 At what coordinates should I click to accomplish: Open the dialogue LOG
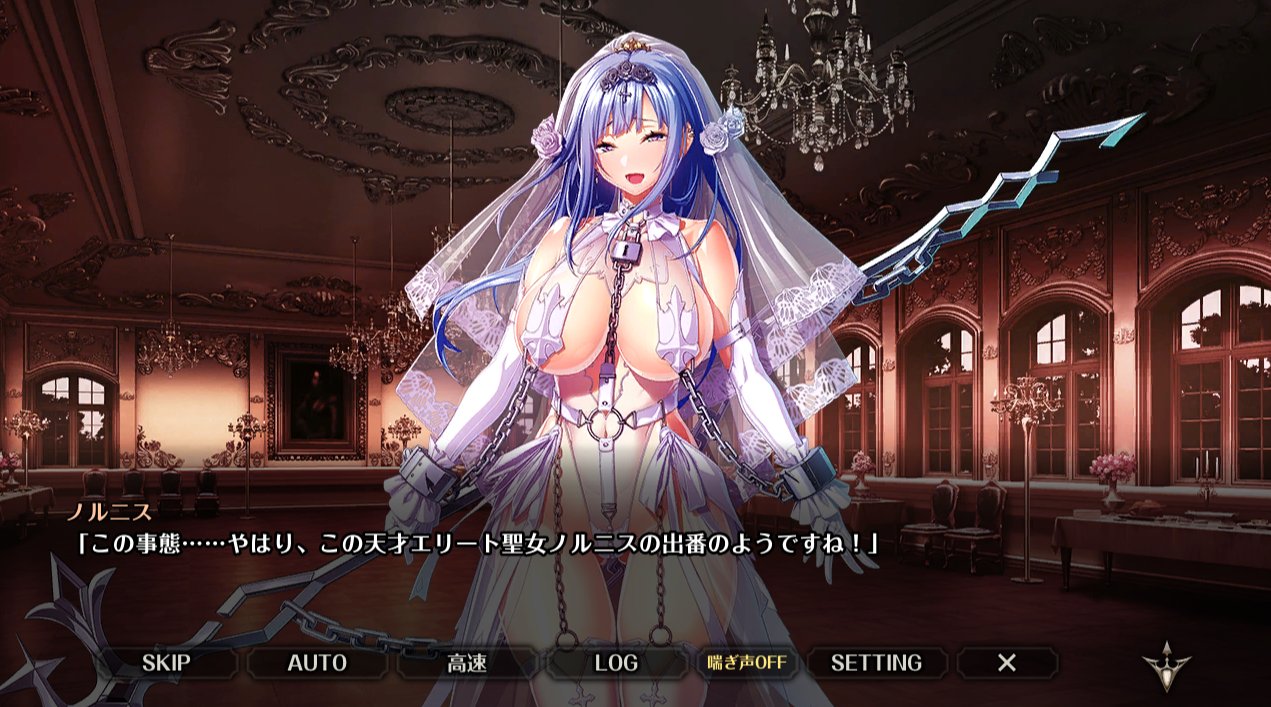(x=616, y=662)
